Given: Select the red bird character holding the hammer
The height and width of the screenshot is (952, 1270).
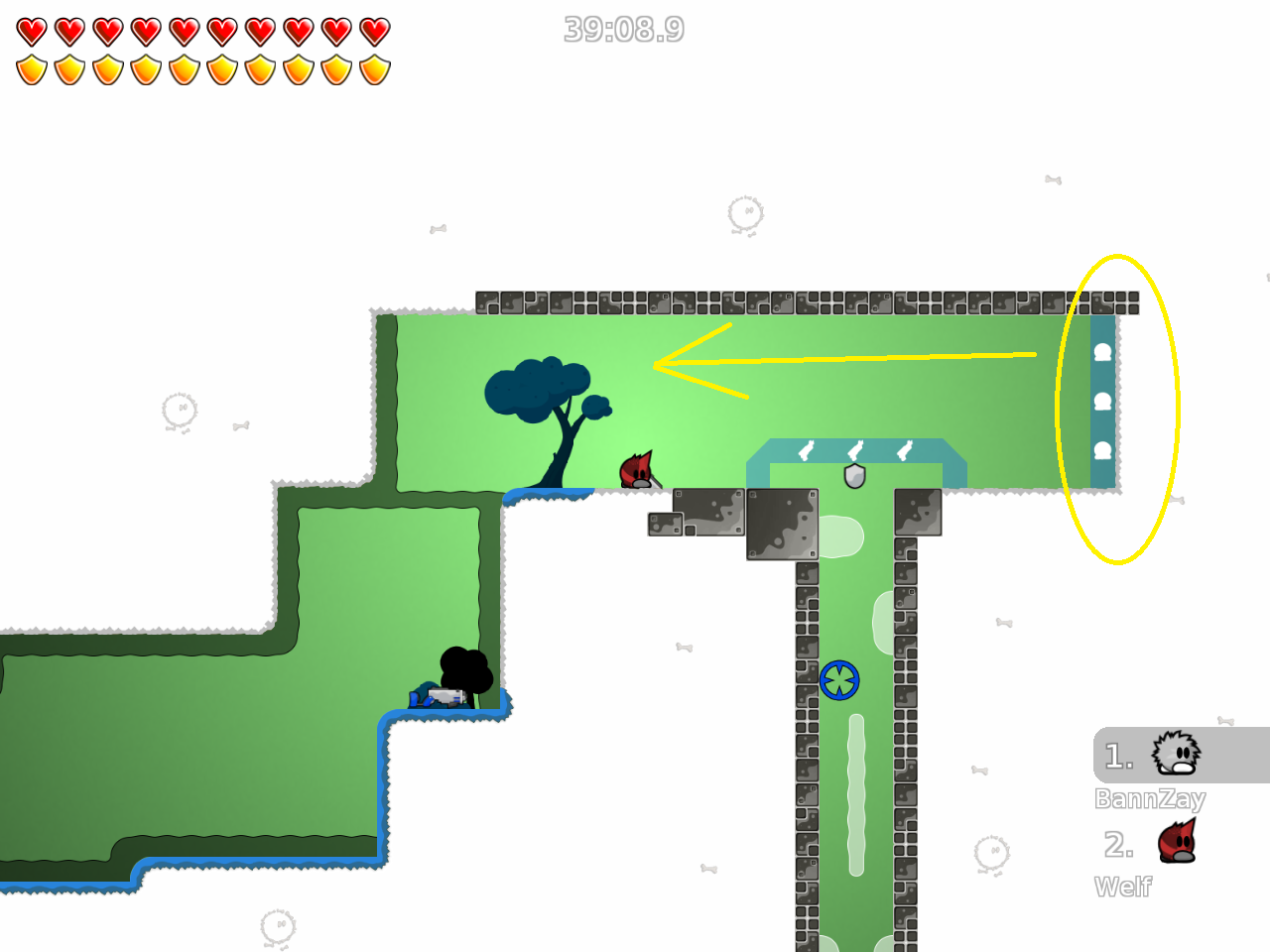Looking at the screenshot, I should tap(635, 468).
